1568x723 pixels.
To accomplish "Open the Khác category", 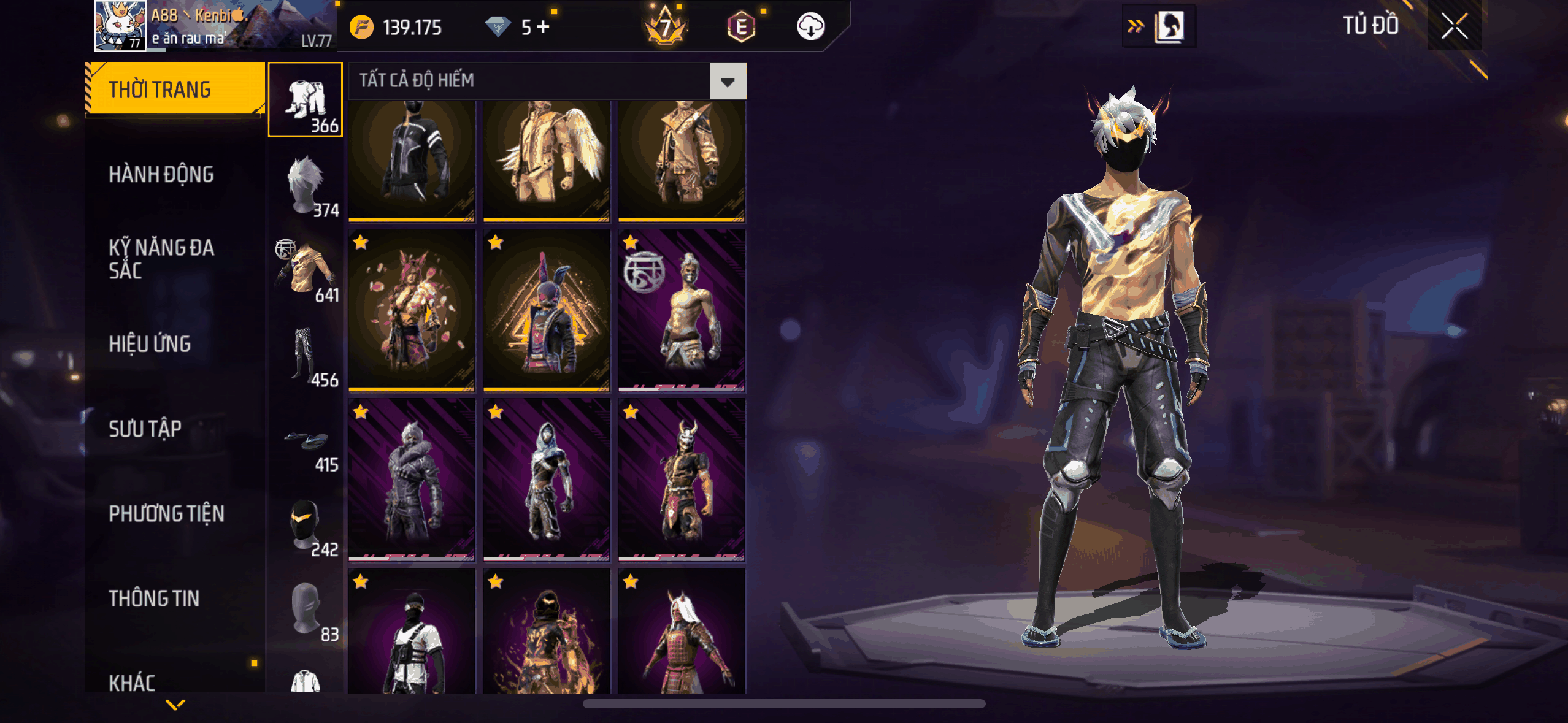I will (x=132, y=682).
